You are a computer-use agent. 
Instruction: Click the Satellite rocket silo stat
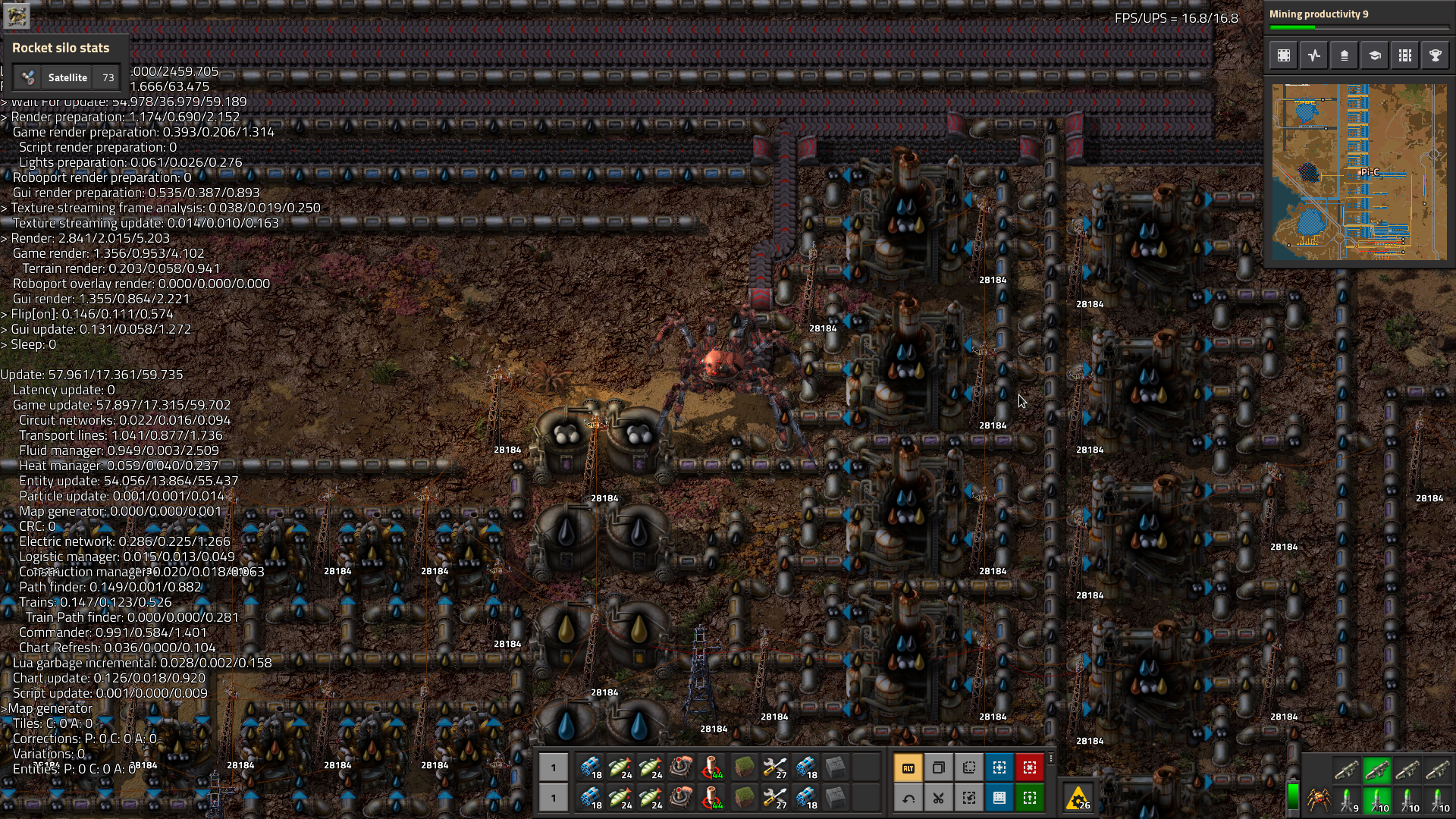coord(67,77)
